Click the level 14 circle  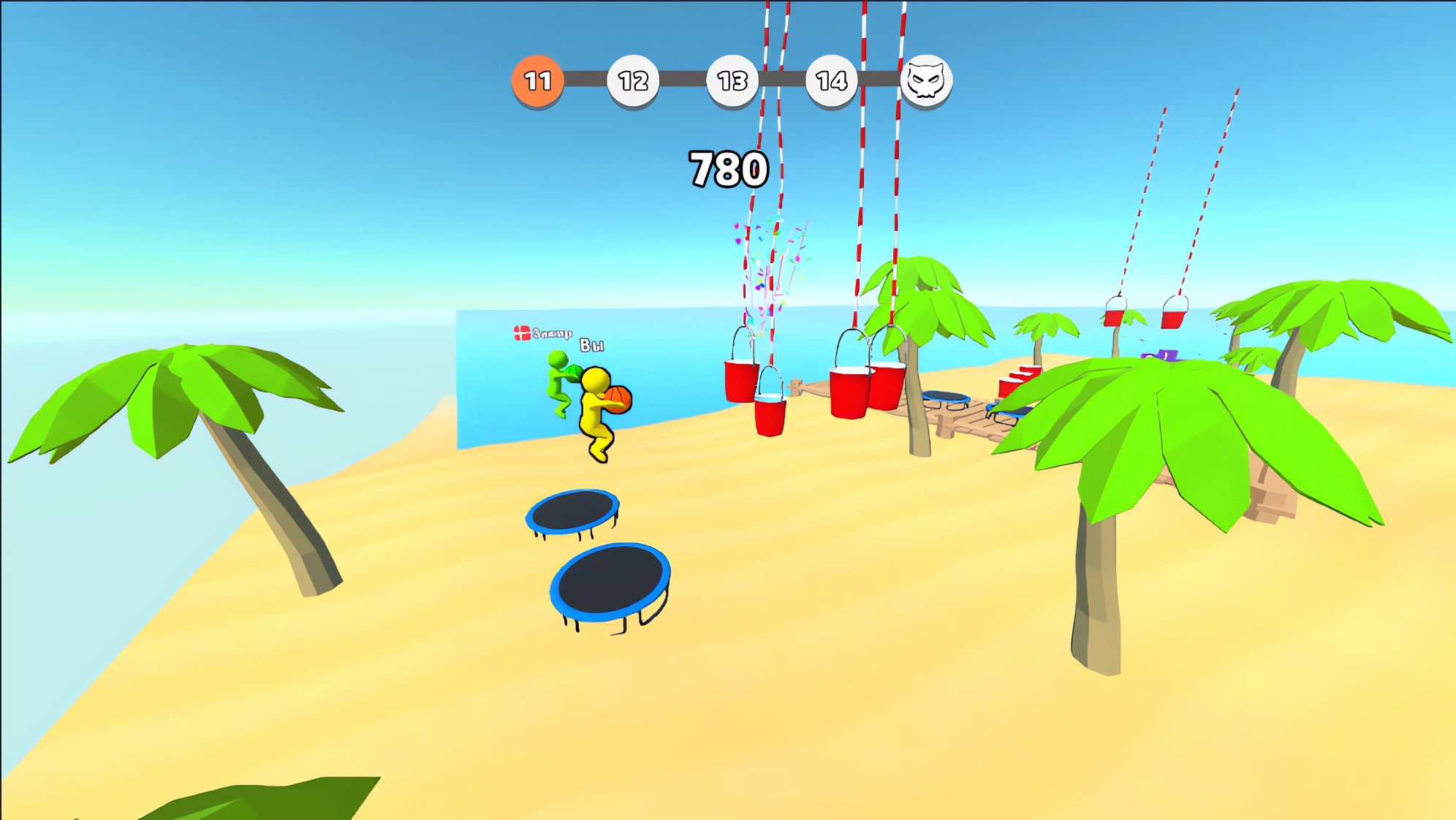[831, 80]
